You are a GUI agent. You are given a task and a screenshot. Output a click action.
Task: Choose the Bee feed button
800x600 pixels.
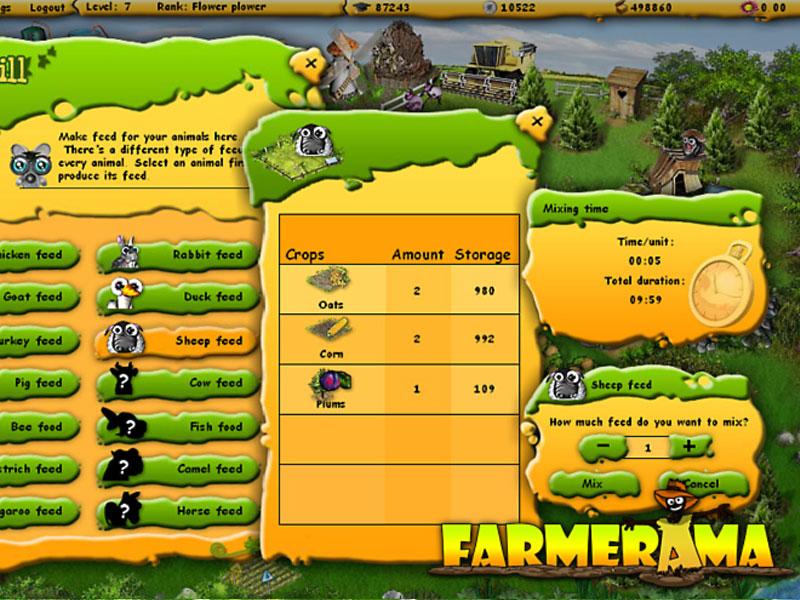36,427
